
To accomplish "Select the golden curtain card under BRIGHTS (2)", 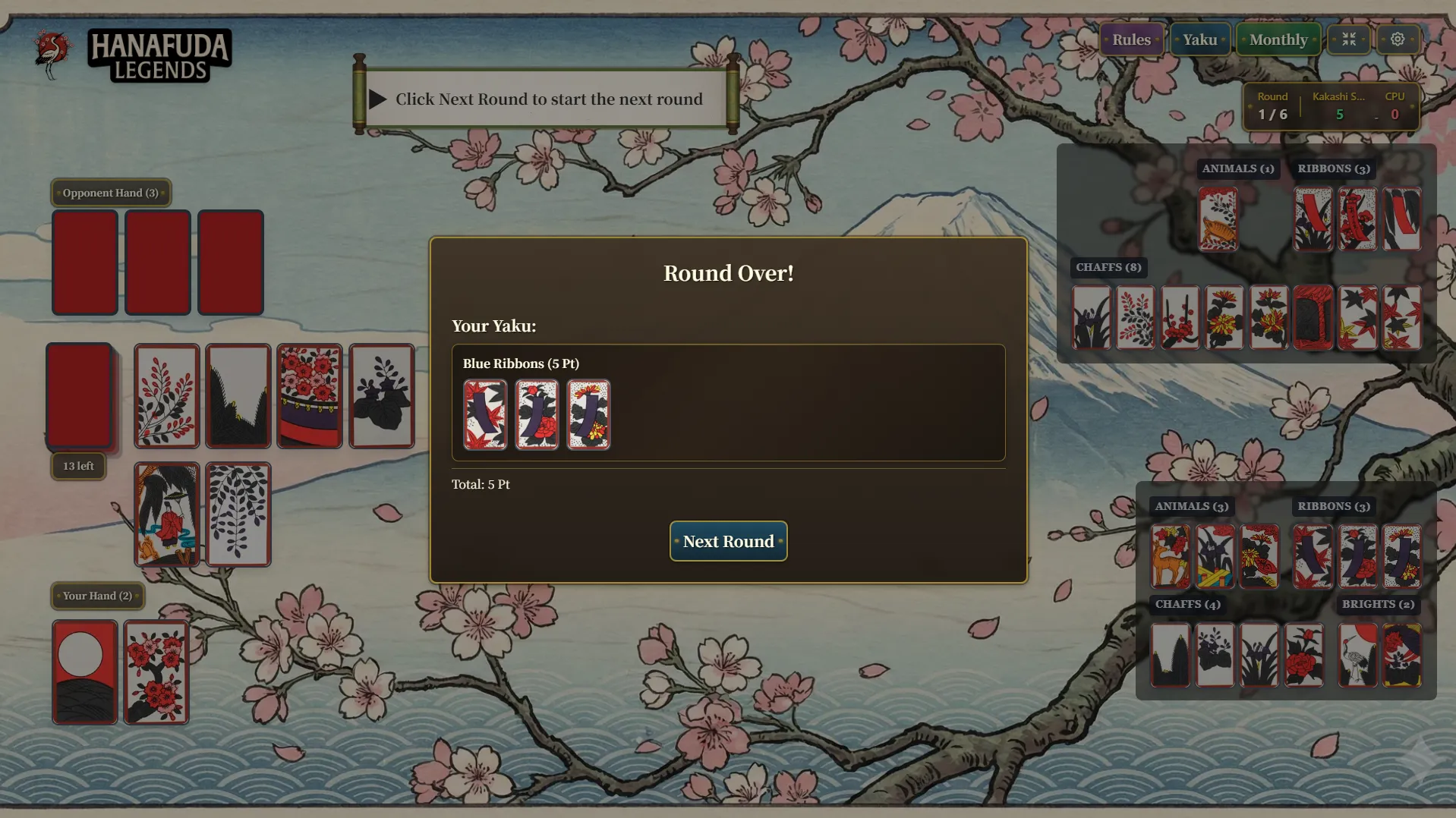I will tap(1401, 654).
